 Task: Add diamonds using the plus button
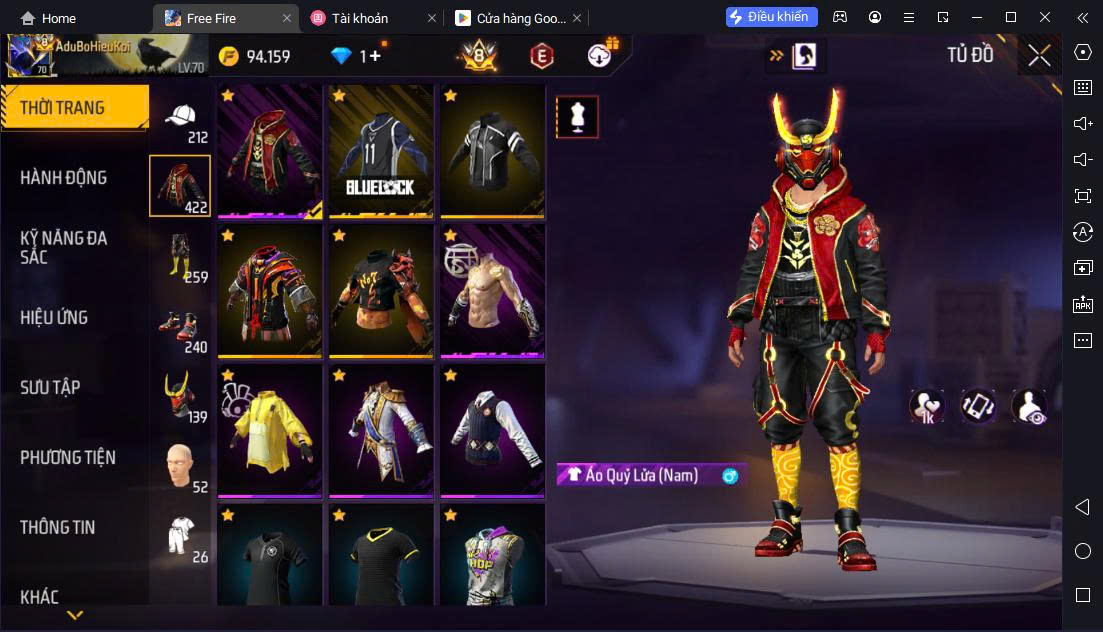coord(375,56)
